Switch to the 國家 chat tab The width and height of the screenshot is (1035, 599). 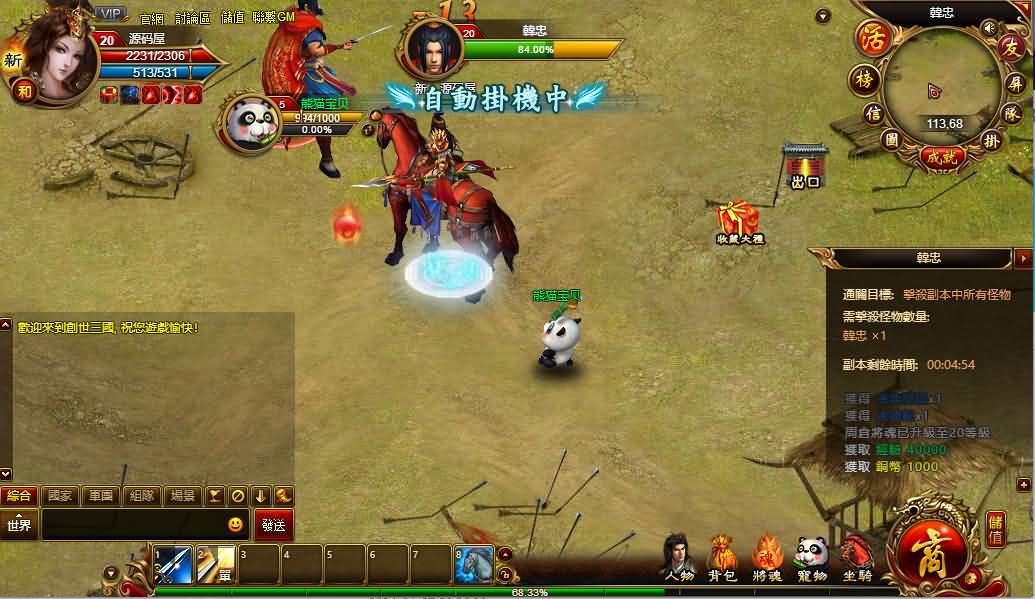coord(60,495)
